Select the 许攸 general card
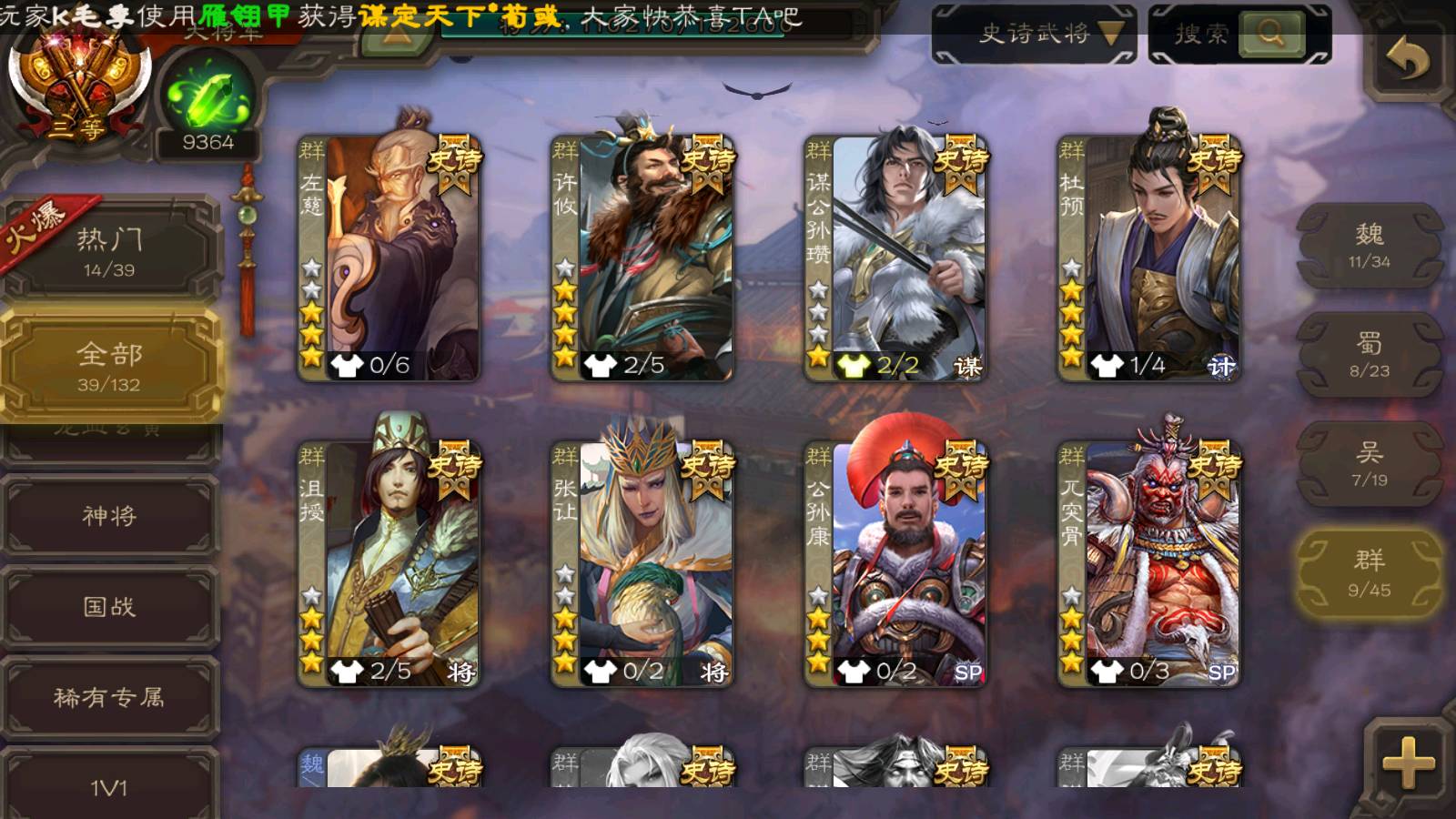The image size is (1456, 819). 642,258
